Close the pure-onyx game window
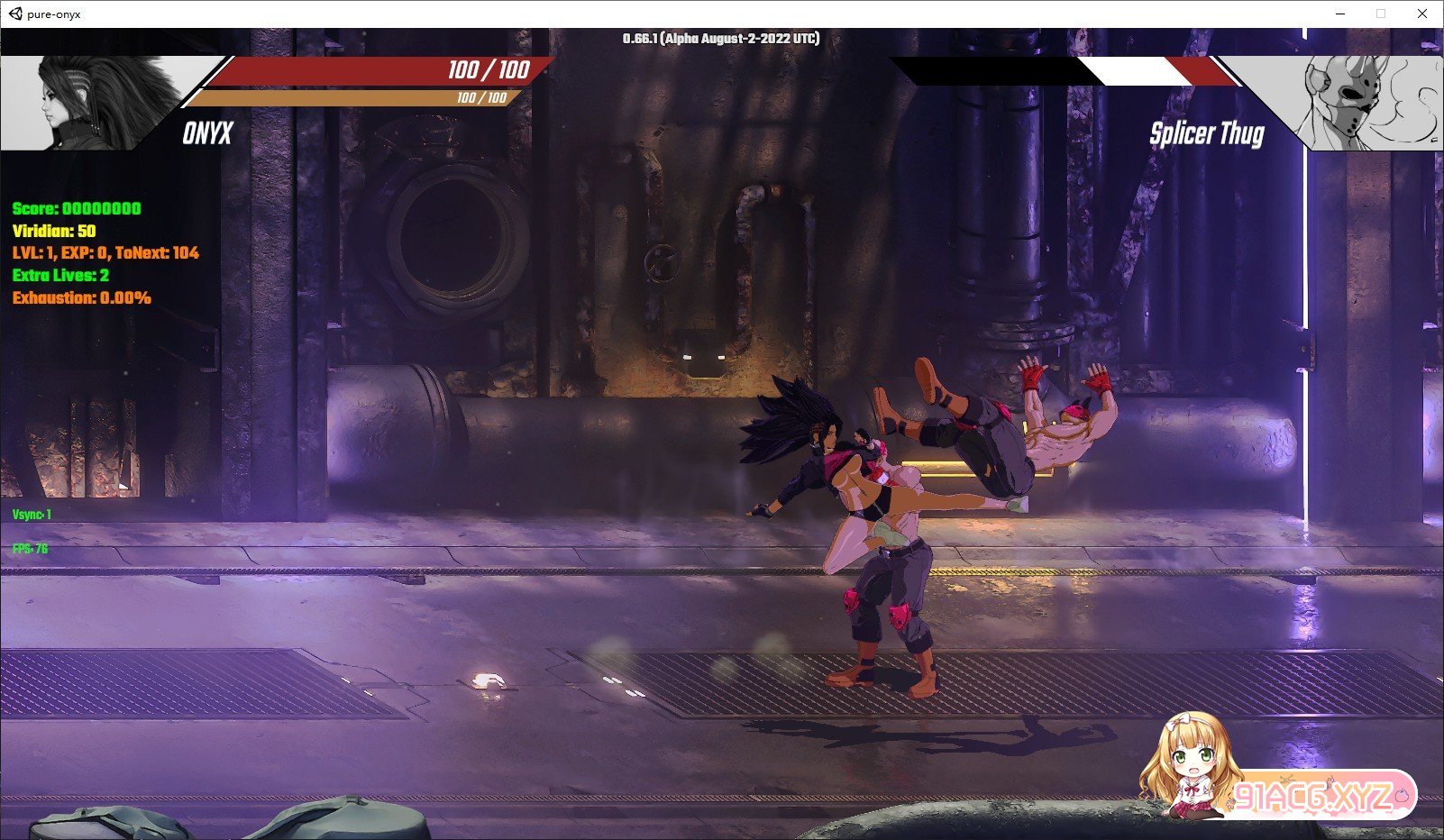The height and width of the screenshot is (840, 1444). point(1421,14)
